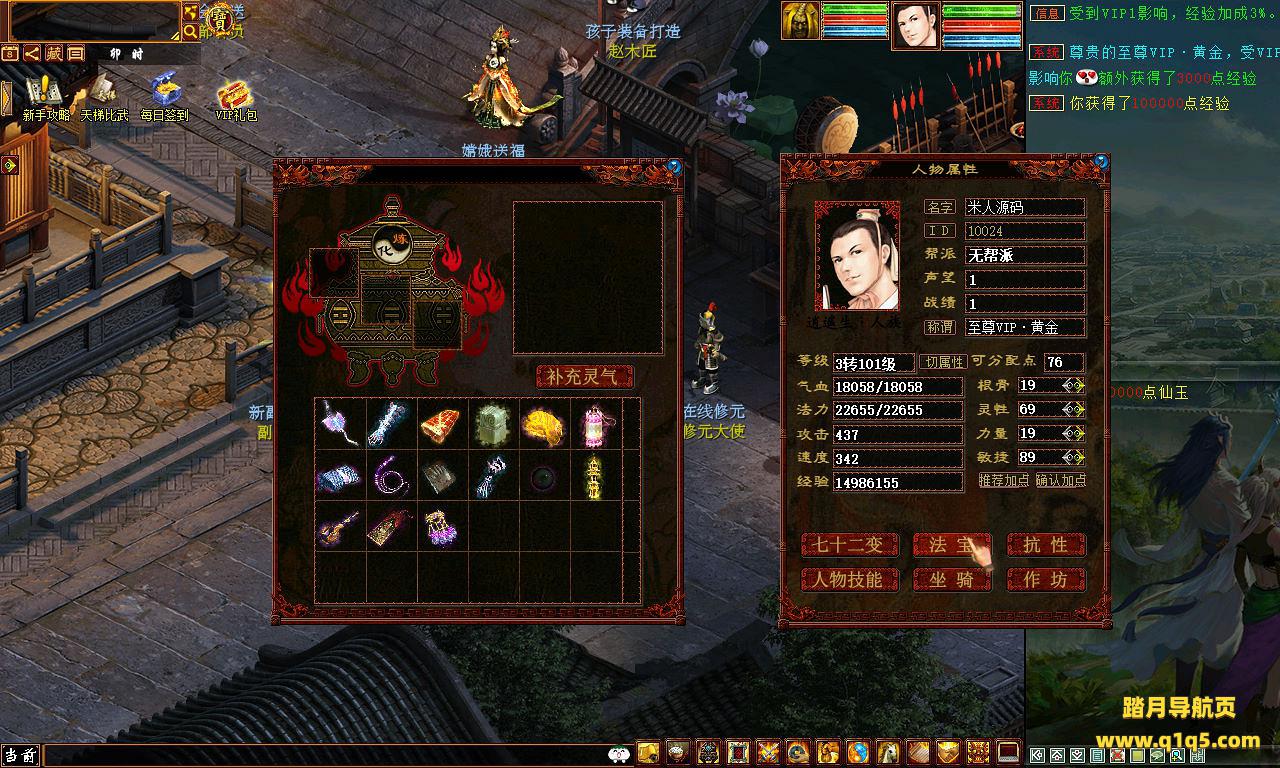Claim the 每日签到 daily sign-in chest

tap(164, 98)
